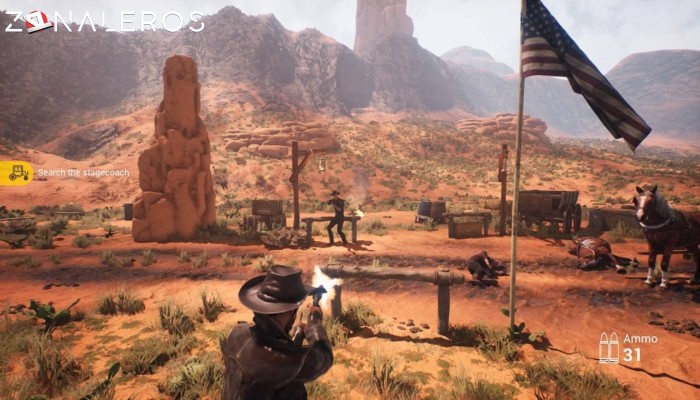Click the Zonaleros watermark logo
Image resolution: width=700 pixels, height=400 pixels.
[x=103, y=21]
